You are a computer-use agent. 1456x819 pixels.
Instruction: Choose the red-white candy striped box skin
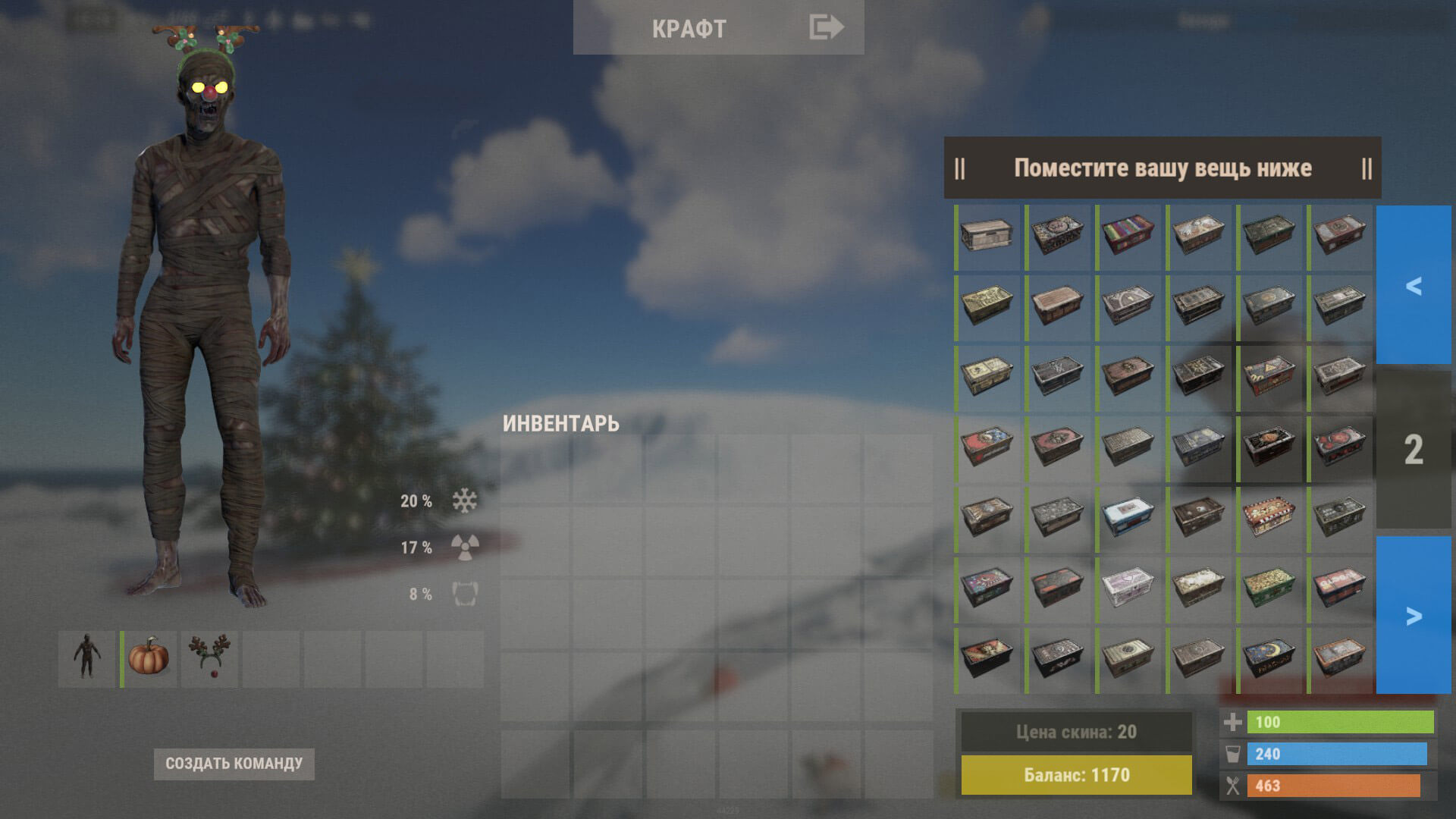point(1269,518)
